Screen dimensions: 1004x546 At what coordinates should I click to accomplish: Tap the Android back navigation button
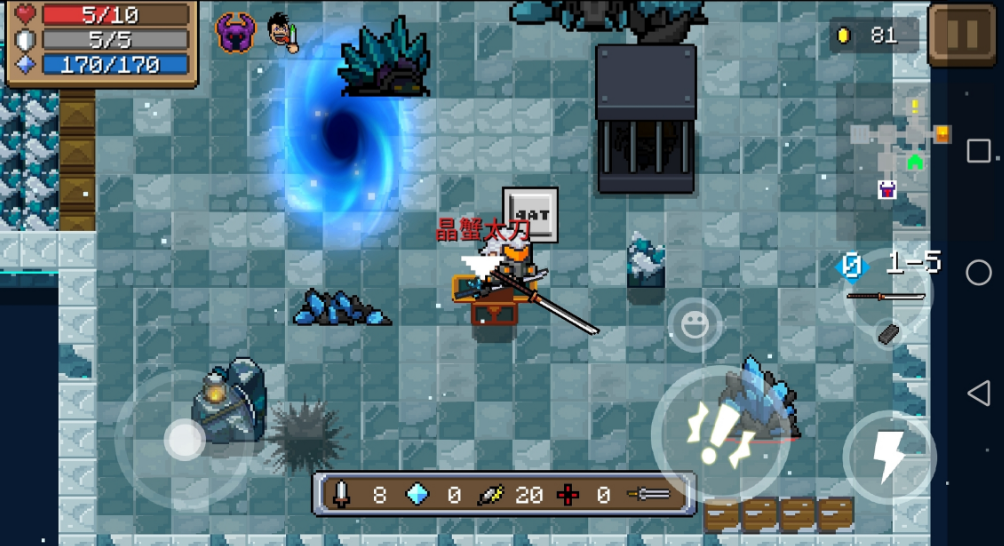point(978,393)
